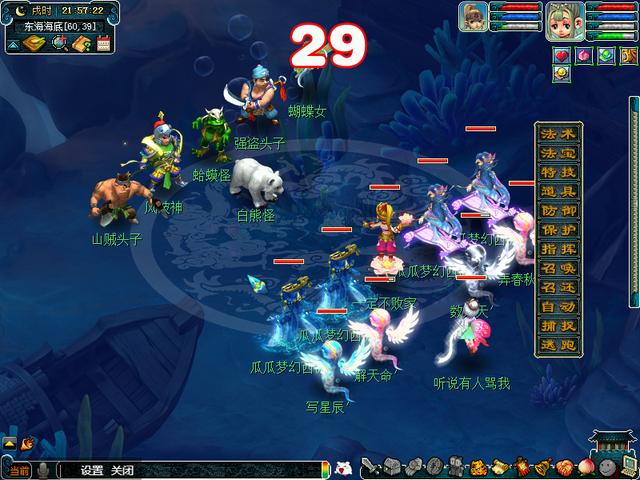Choose the 指挥 command option
The width and height of the screenshot is (640, 480).
tap(559, 248)
